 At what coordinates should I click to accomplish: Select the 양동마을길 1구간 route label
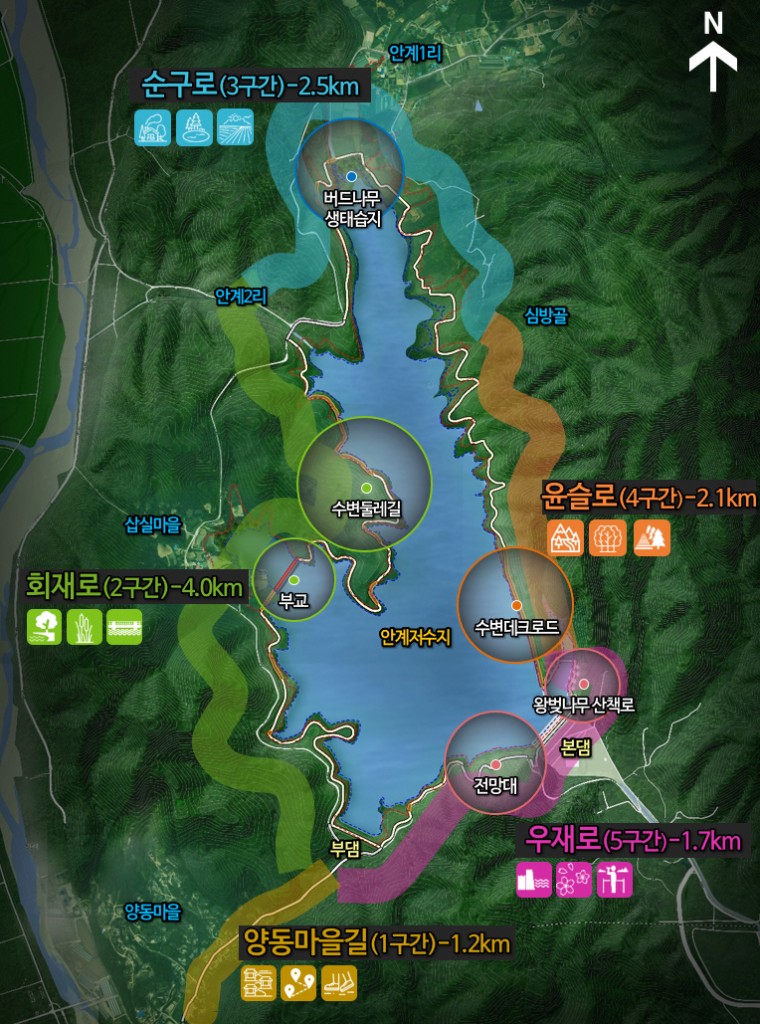click(x=376, y=942)
